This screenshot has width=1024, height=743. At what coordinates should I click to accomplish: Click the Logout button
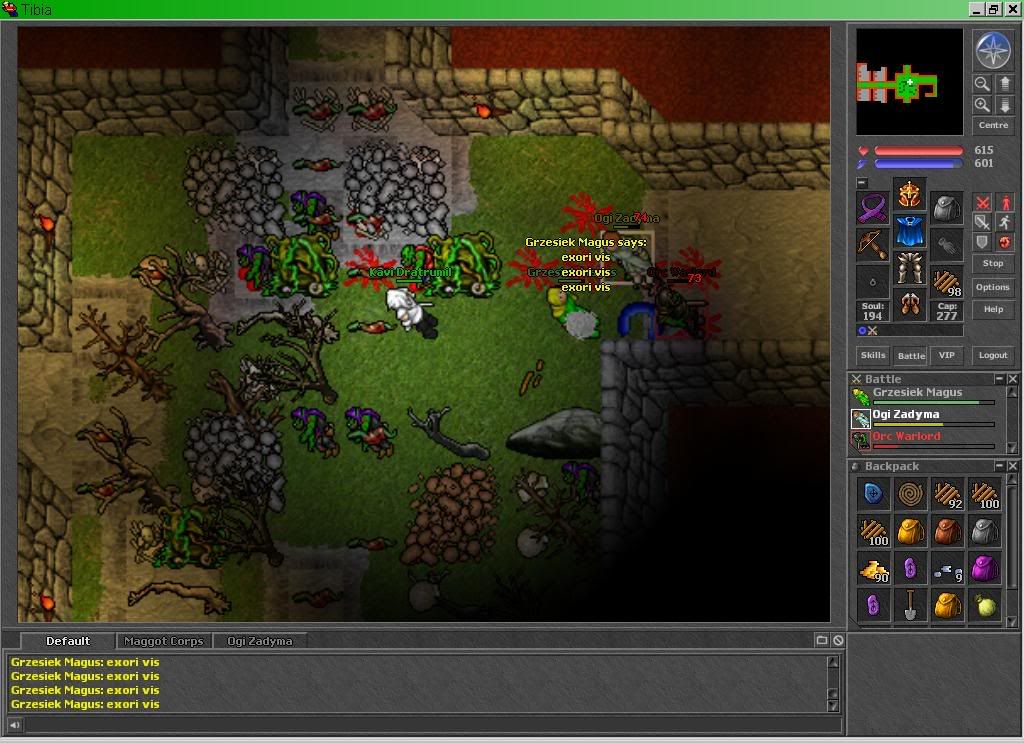pyautogui.click(x=993, y=355)
